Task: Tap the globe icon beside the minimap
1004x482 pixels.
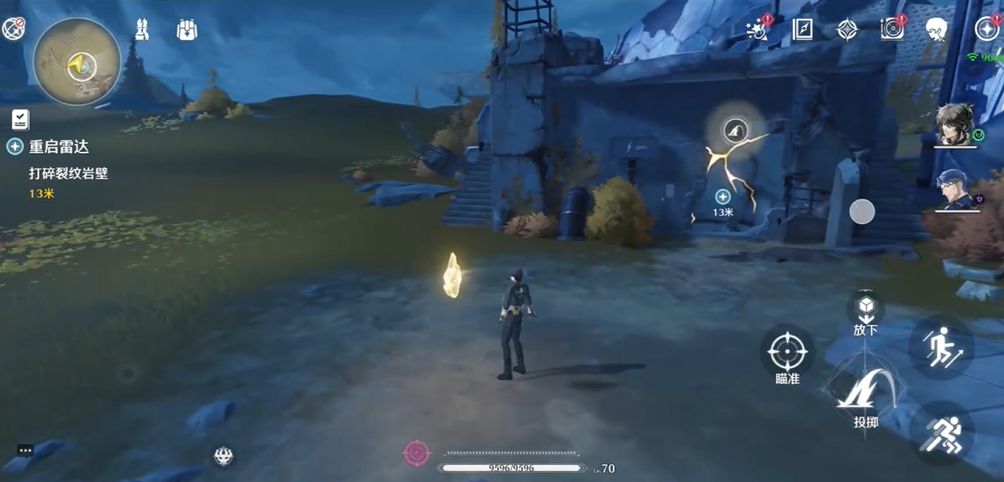Action: (13, 30)
